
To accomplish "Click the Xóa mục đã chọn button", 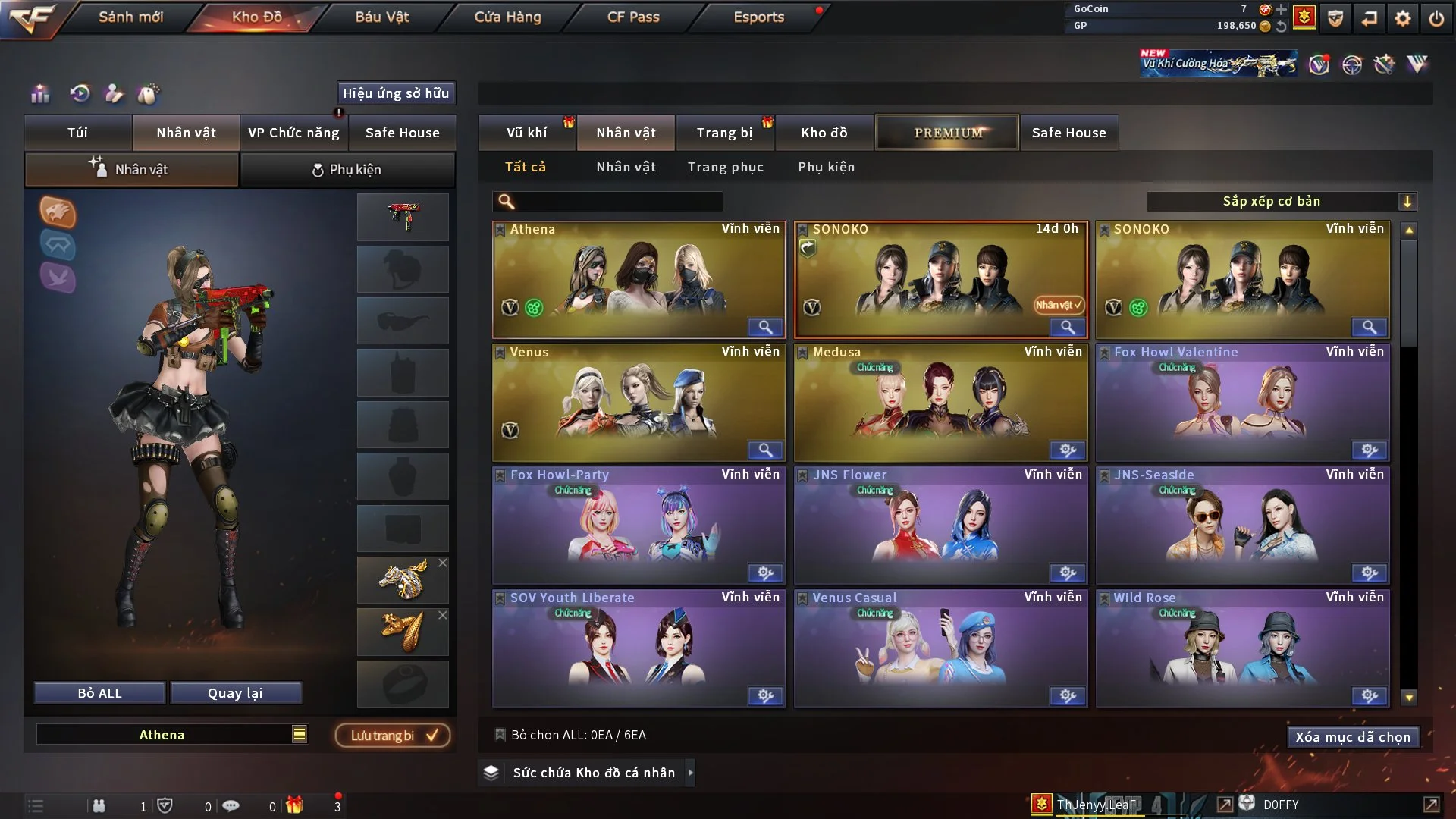I will point(1353,736).
